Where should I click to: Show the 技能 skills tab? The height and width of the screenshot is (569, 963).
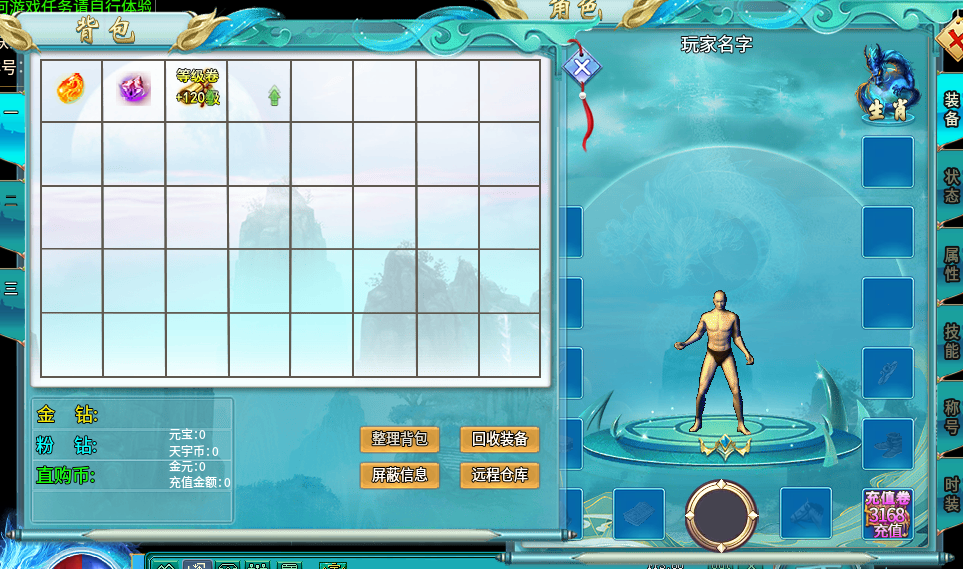pyautogui.click(x=951, y=340)
